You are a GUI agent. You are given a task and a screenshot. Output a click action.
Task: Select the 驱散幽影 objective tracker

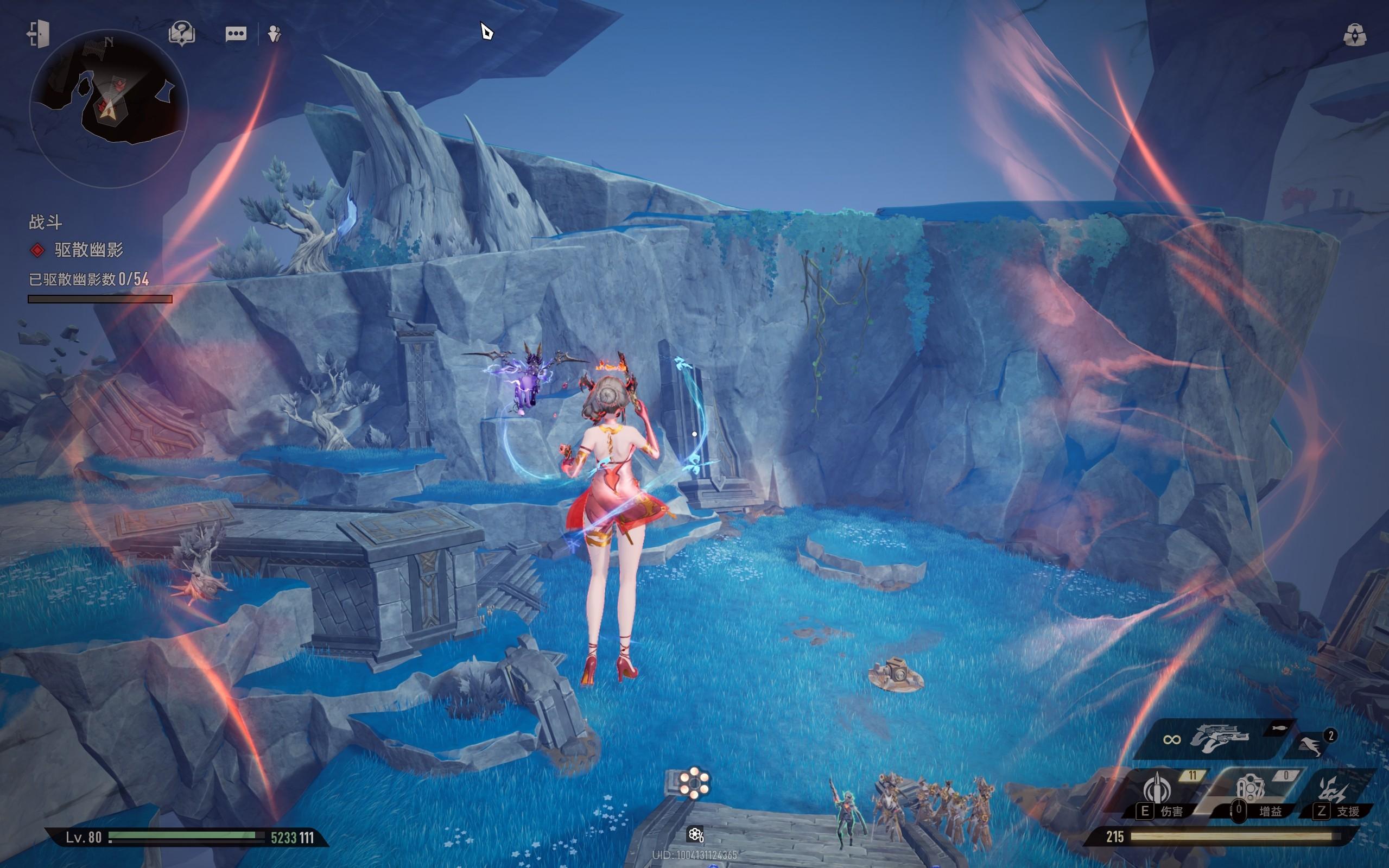point(88,250)
